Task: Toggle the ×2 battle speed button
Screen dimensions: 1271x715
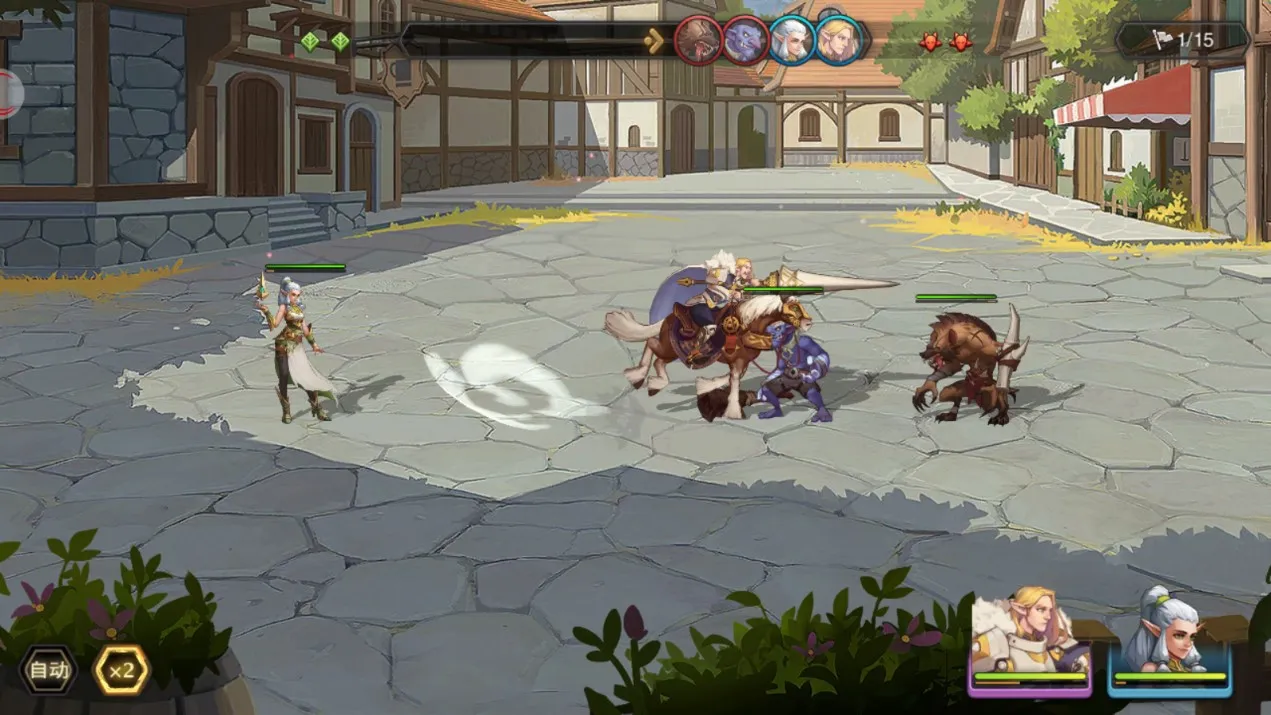Action: pyautogui.click(x=121, y=670)
